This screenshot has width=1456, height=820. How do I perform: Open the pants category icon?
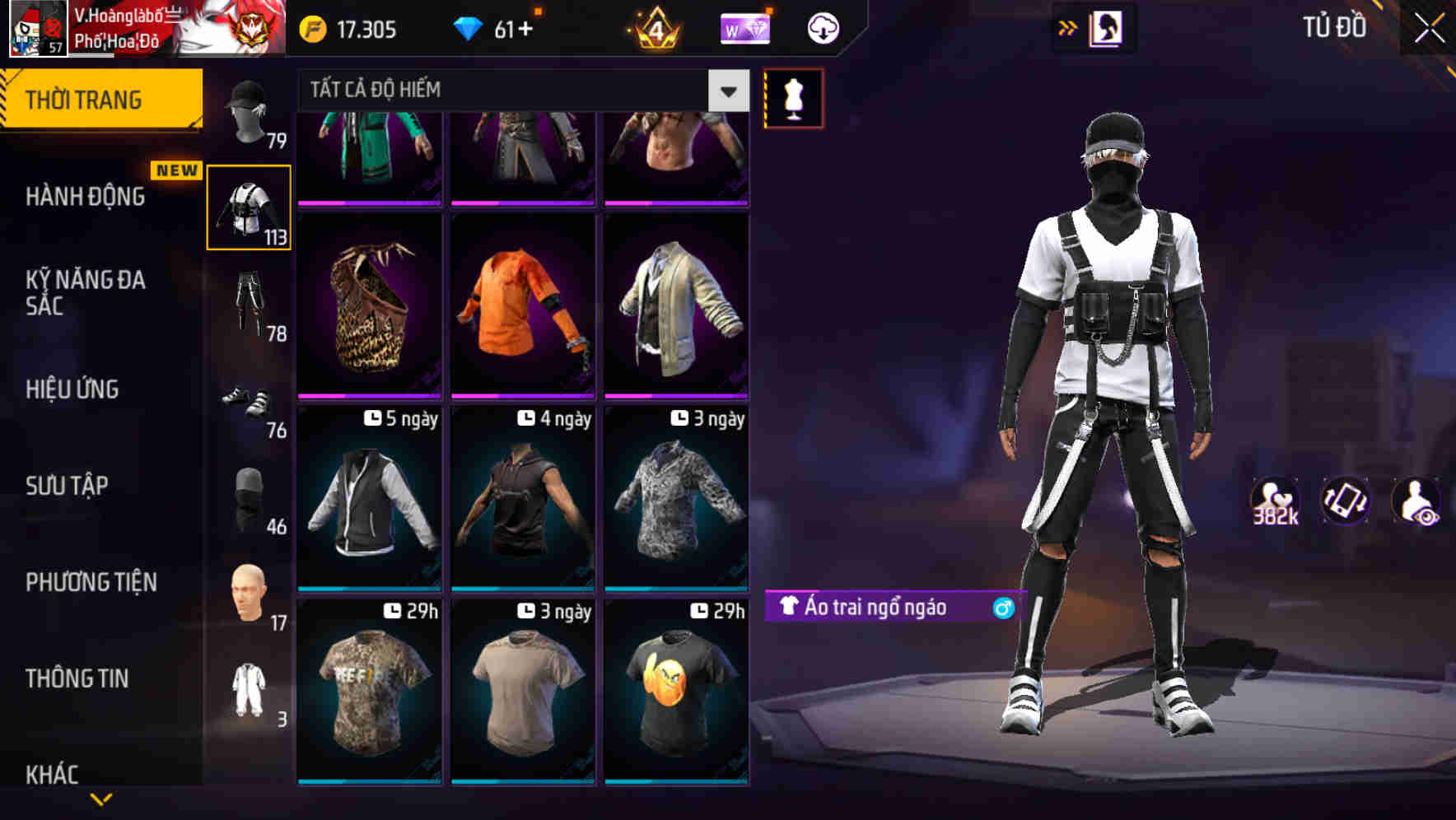tap(249, 305)
